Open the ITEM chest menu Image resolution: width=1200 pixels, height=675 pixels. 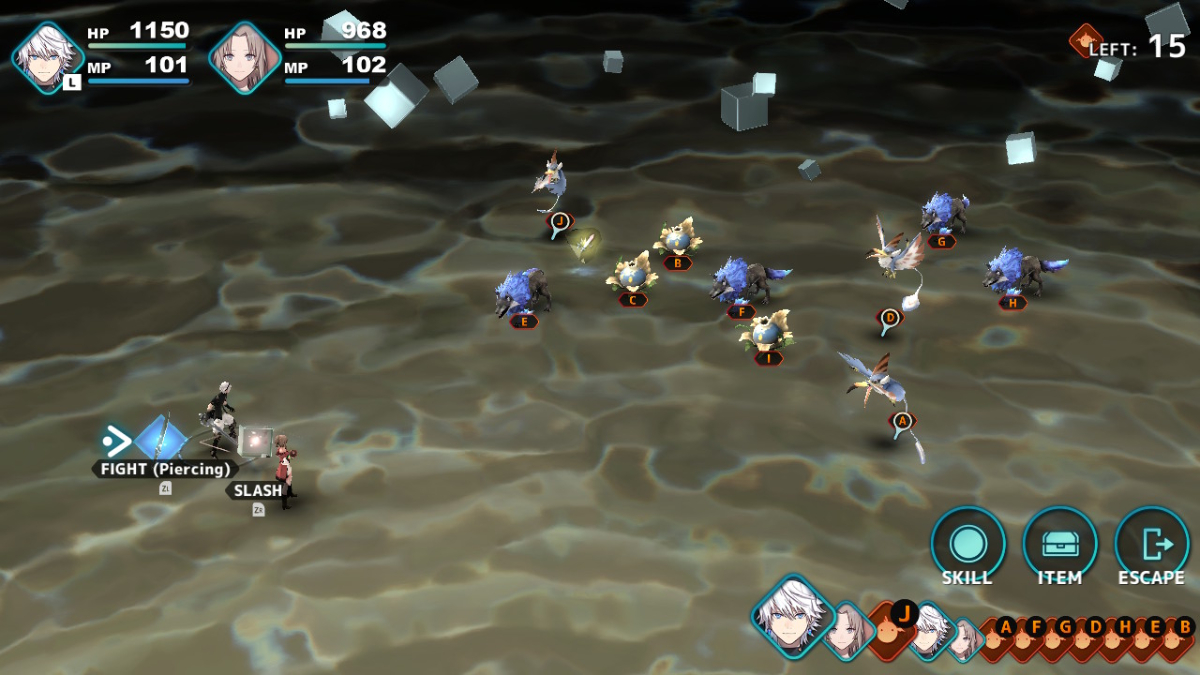(x=1059, y=545)
